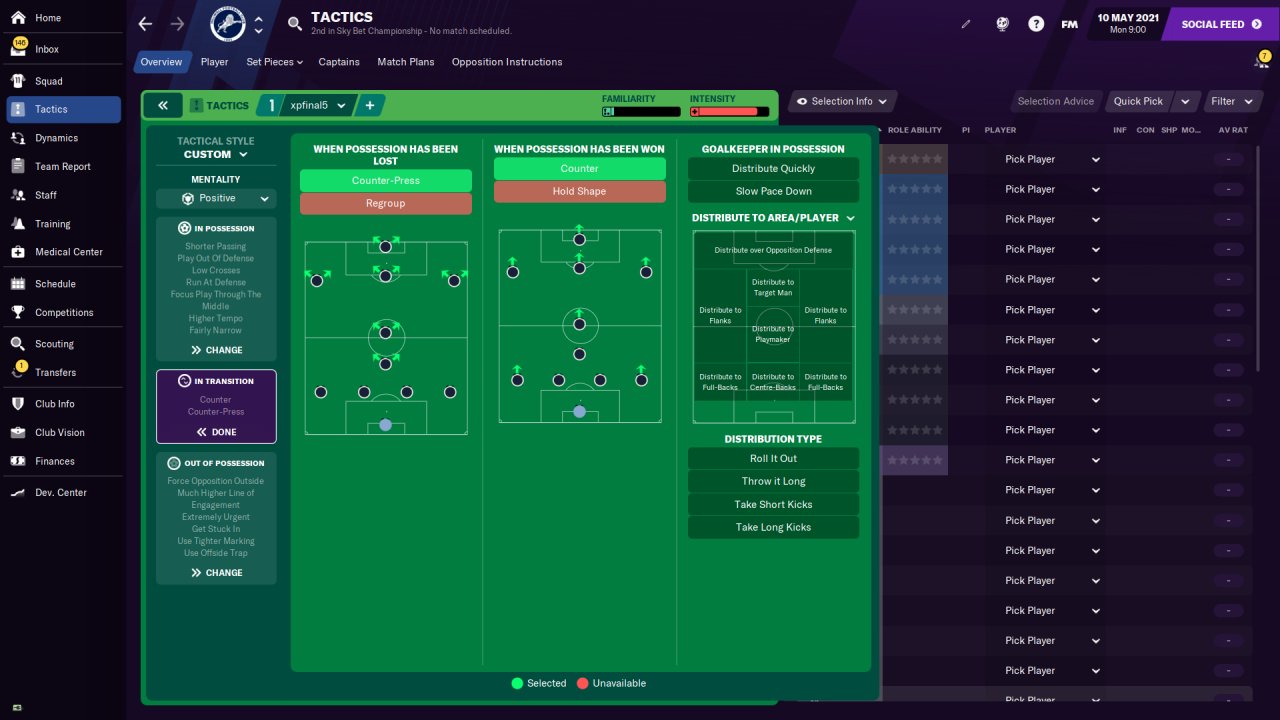Choose Slow Pace Down option
The height and width of the screenshot is (720, 1280).
tap(773, 192)
